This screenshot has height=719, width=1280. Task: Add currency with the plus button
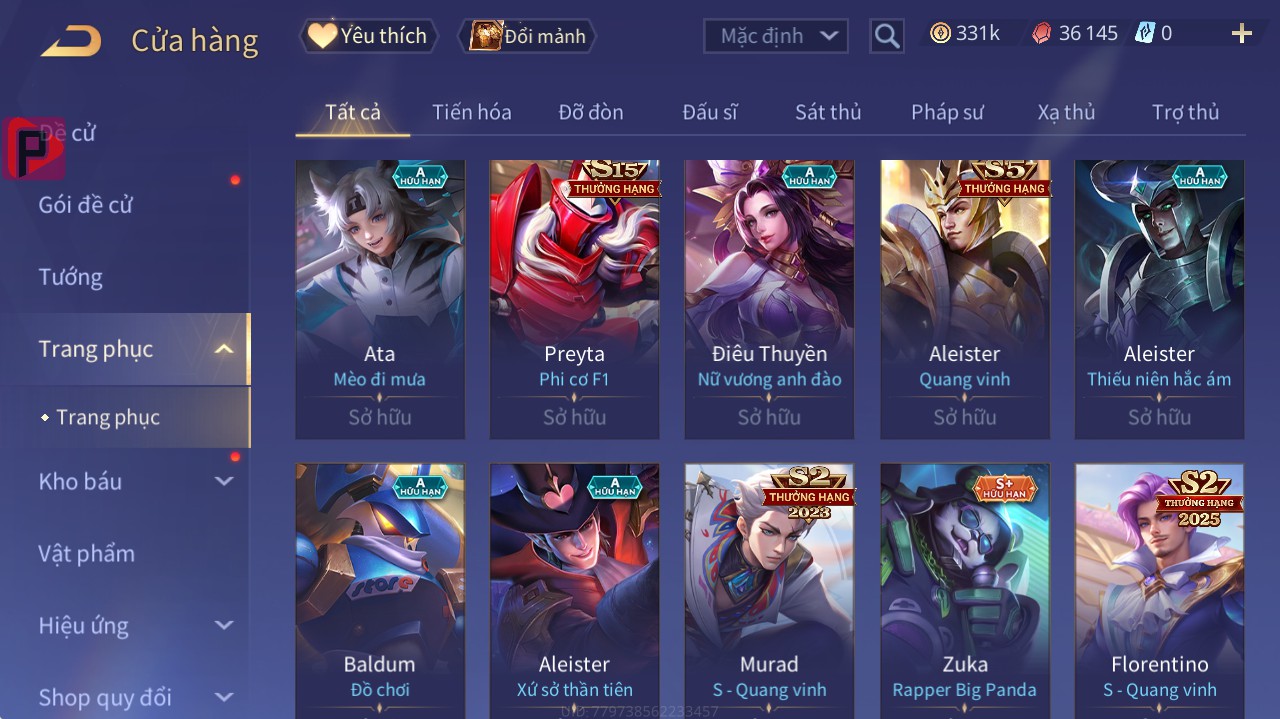1242,34
